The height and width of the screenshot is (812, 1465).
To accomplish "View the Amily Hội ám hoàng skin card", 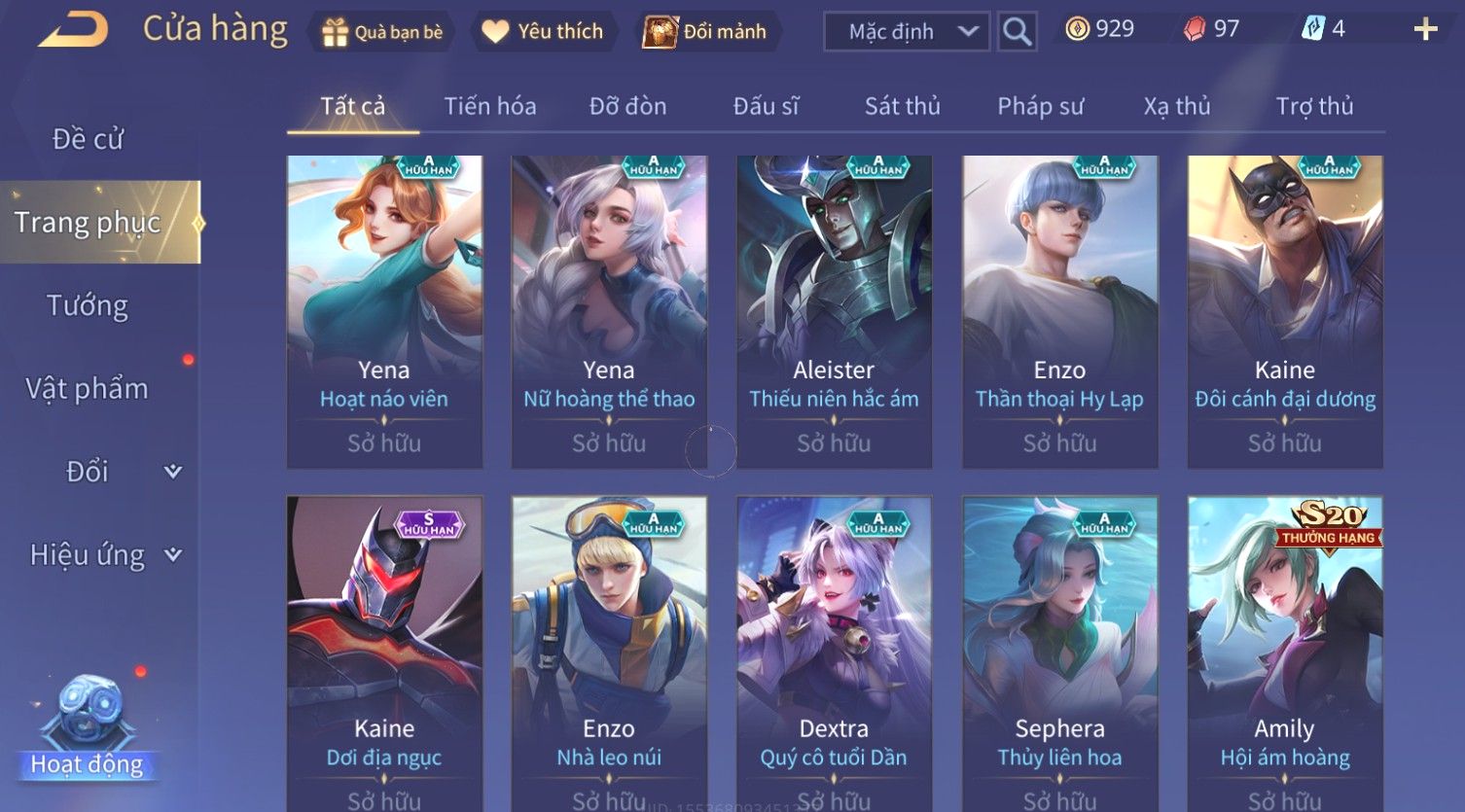I will (x=1284, y=652).
